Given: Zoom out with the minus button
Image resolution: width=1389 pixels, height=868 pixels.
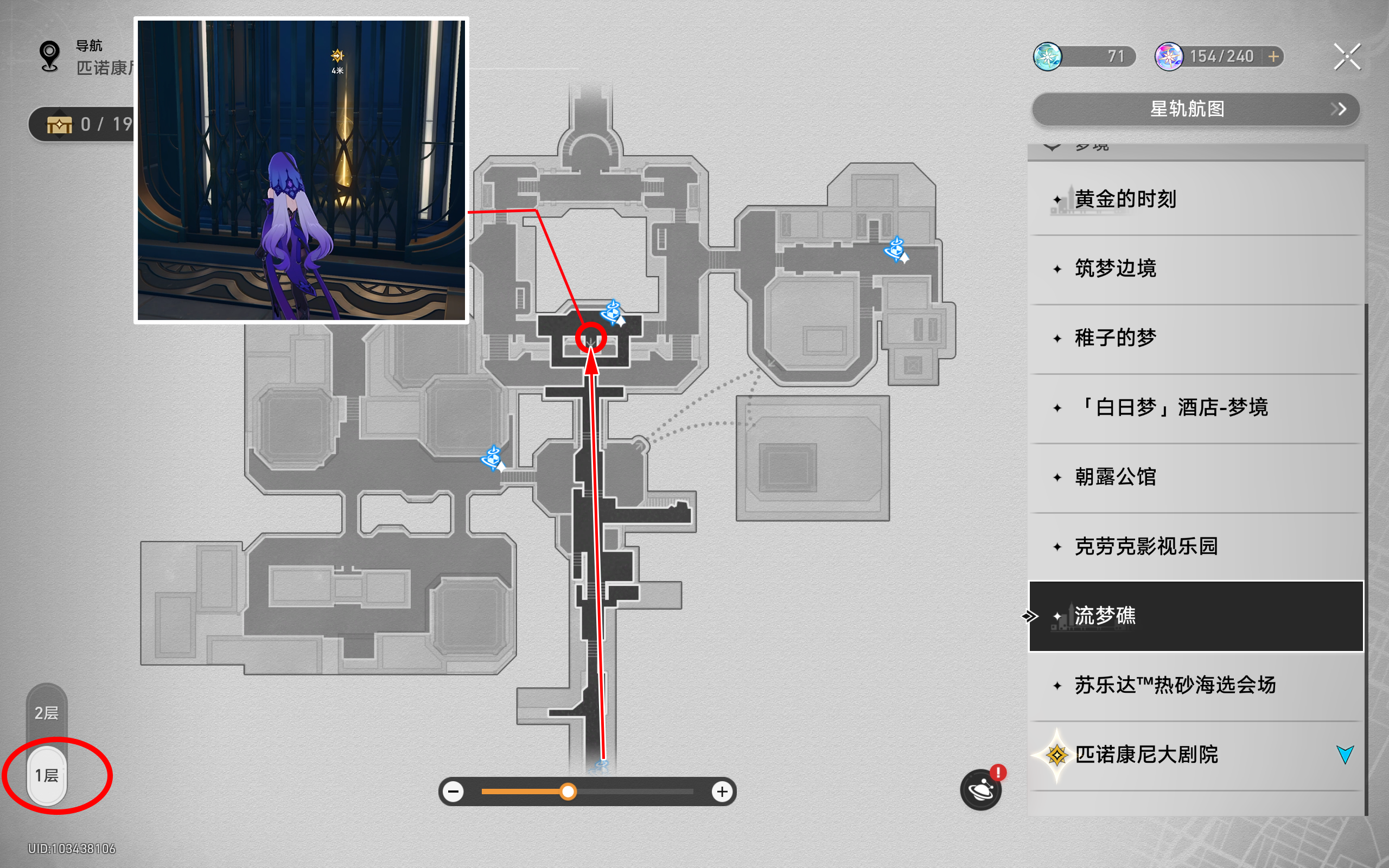Looking at the screenshot, I should (454, 792).
